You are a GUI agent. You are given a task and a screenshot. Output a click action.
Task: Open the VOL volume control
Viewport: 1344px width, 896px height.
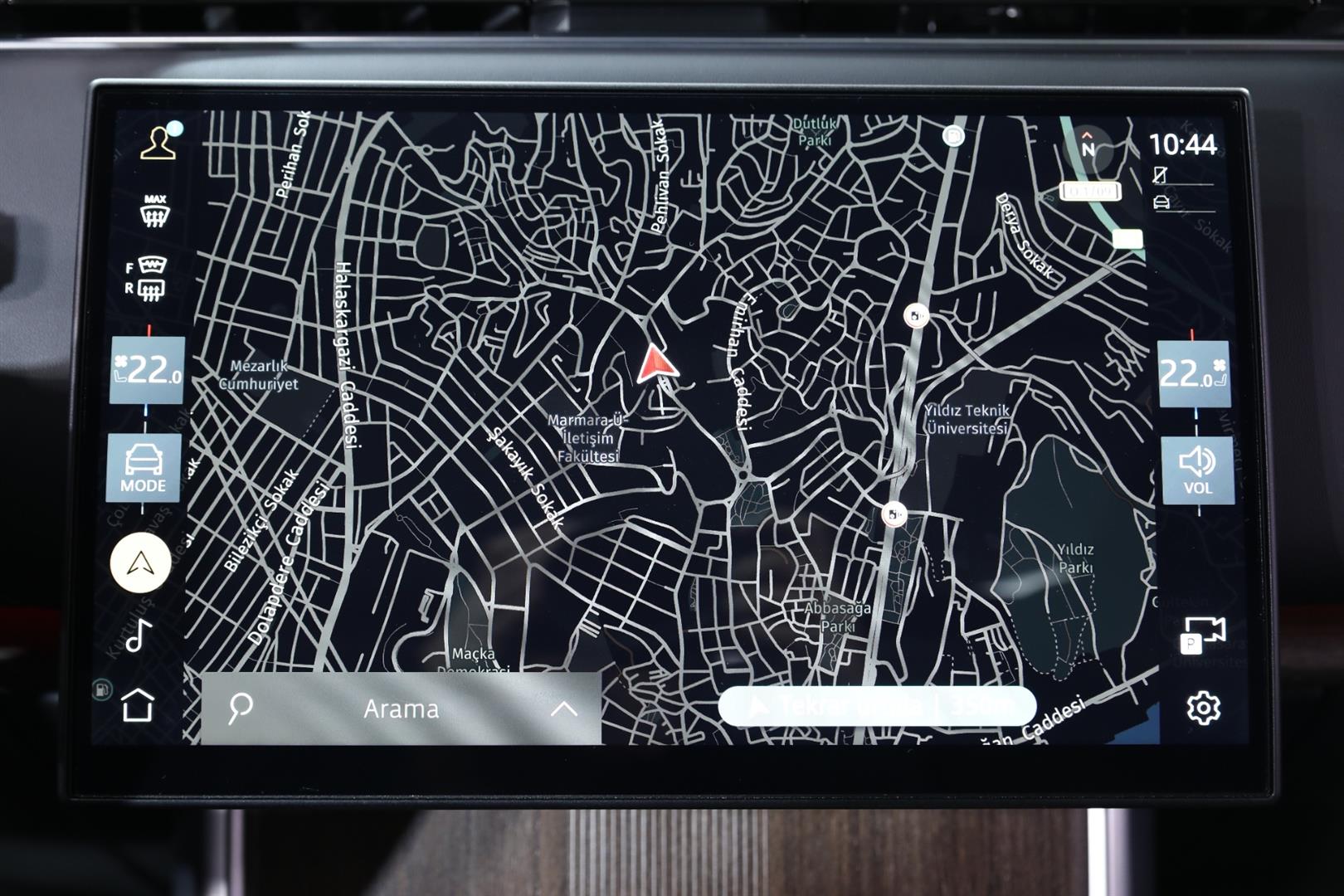[1197, 470]
